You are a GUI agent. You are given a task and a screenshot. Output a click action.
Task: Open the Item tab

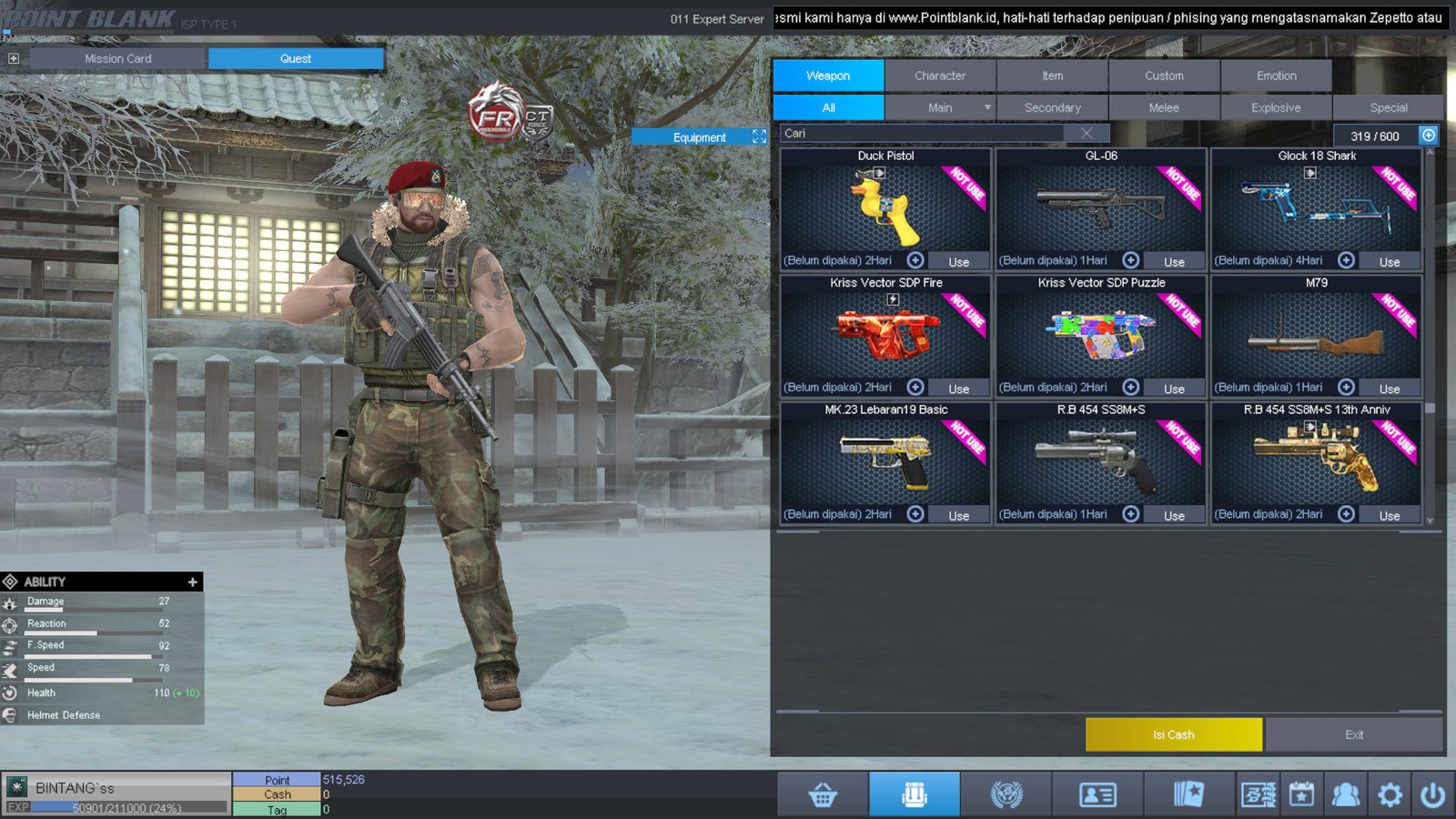[x=1052, y=76]
